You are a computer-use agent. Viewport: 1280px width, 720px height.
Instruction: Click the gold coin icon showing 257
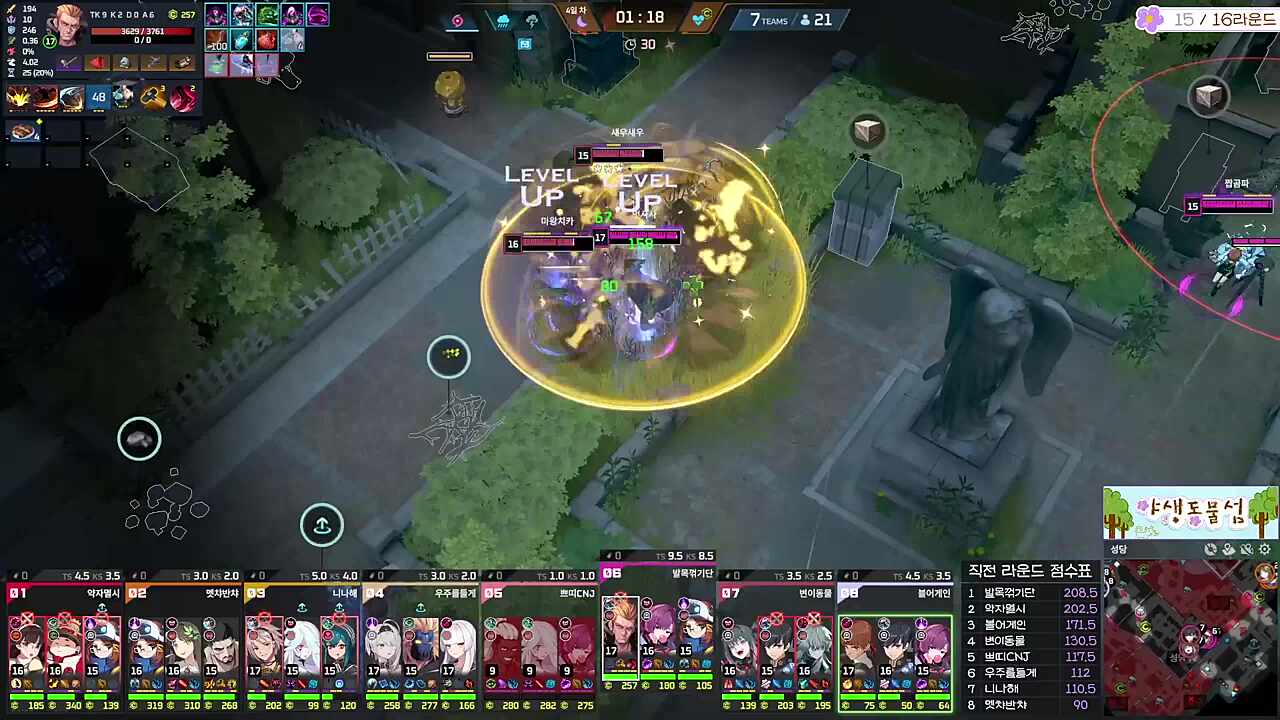(174, 14)
